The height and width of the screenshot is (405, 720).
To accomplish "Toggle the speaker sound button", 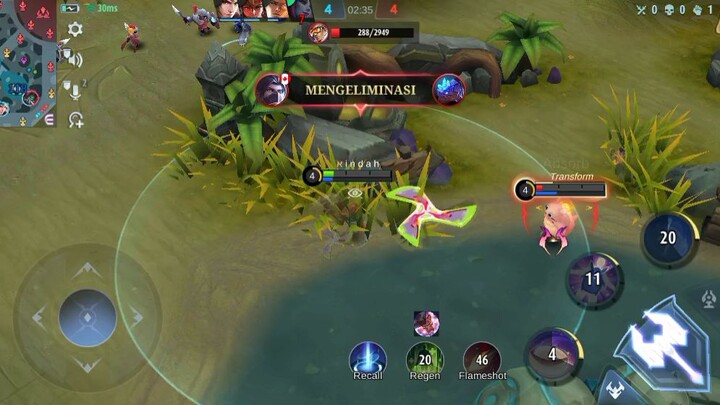I will click(x=75, y=59).
